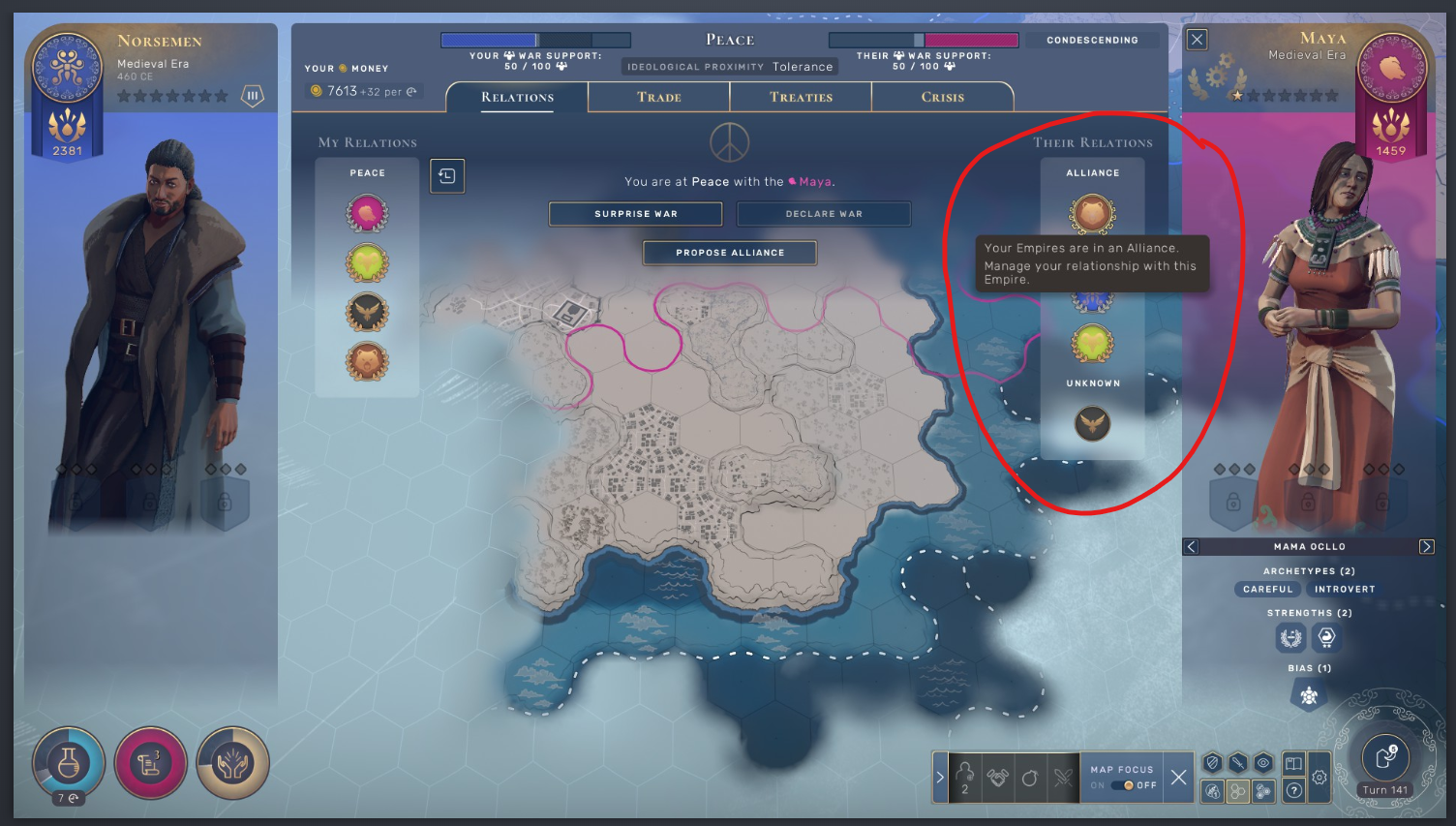
Task: Click the history log icon beside Peace list
Action: point(447,176)
